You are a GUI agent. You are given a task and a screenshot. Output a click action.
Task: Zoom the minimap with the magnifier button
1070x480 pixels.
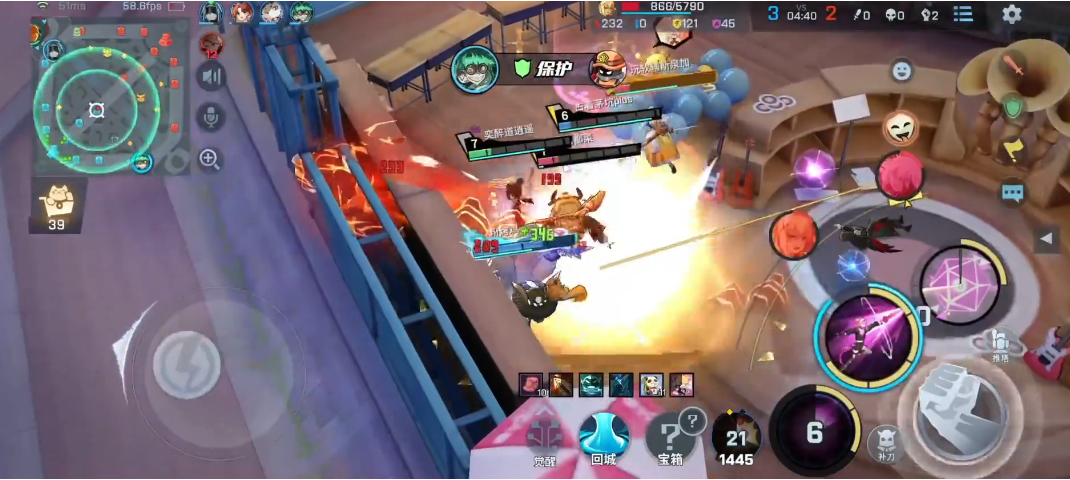point(210,158)
